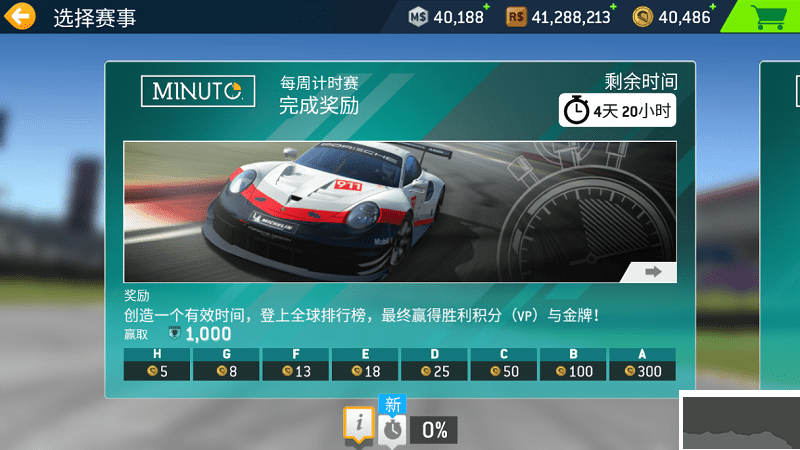Open the orange info icon
The height and width of the screenshot is (450, 800).
[357, 425]
